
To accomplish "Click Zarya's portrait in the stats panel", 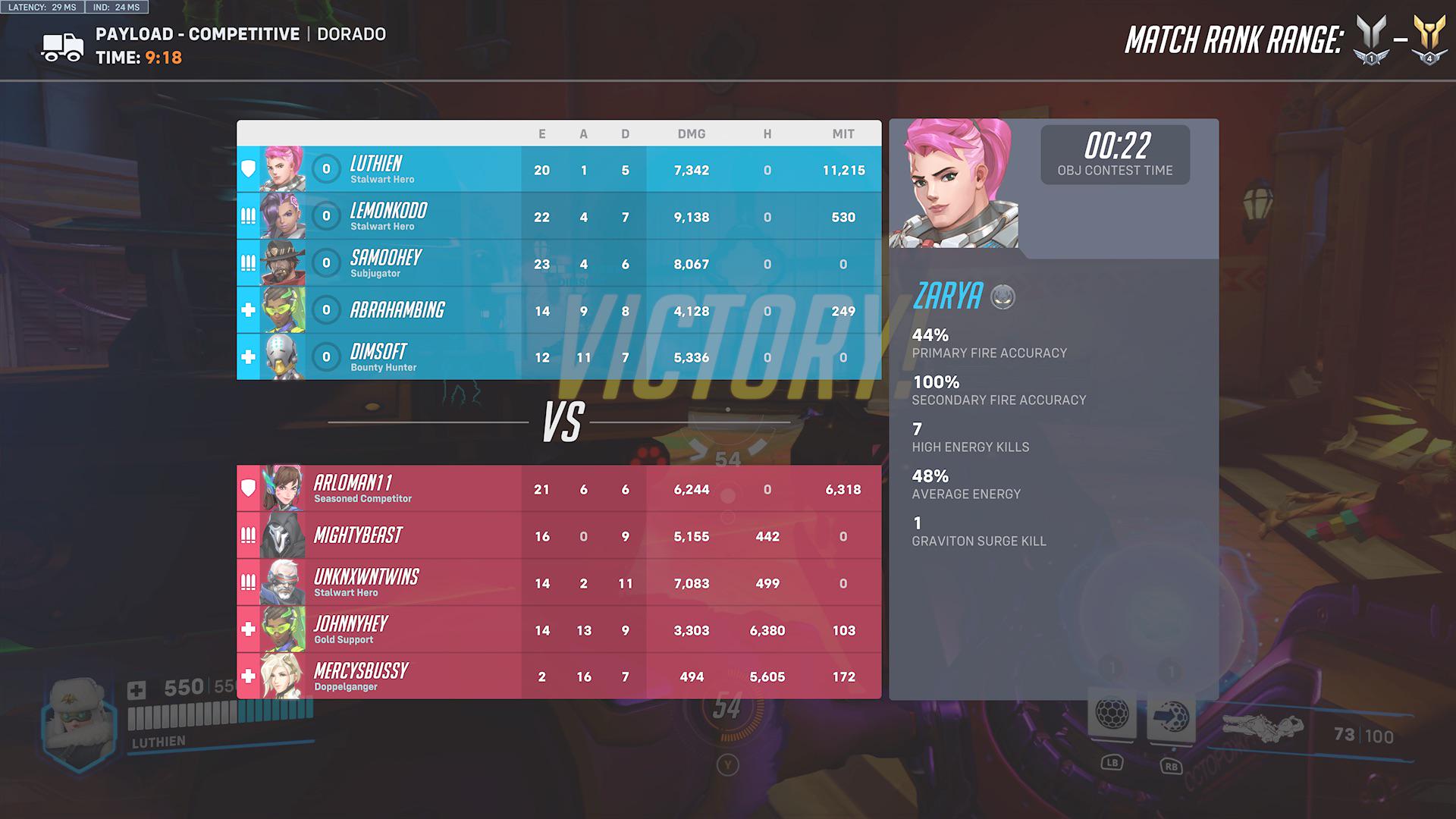I will (x=952, y=182).
